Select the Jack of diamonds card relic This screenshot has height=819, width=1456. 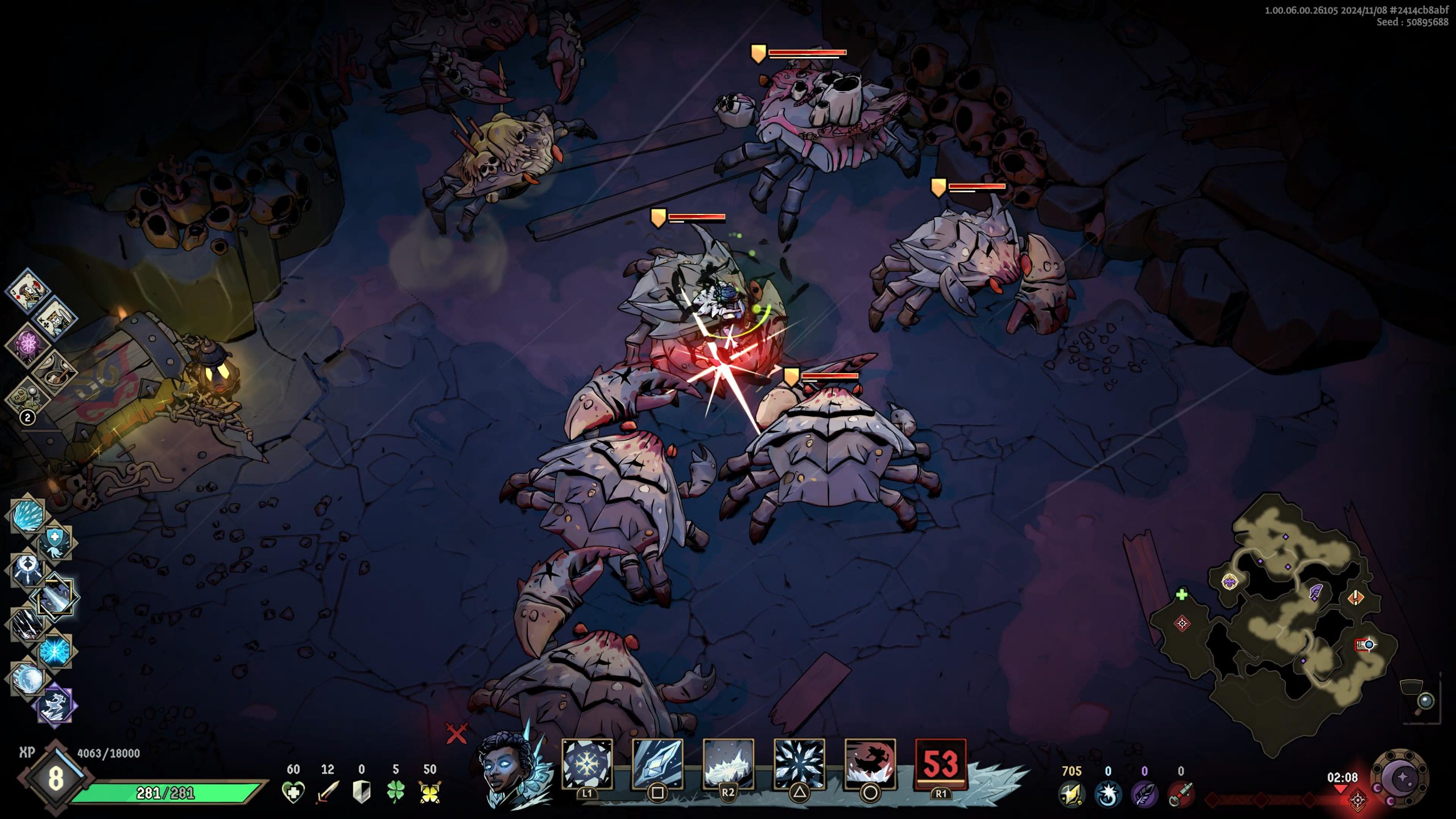pos(26,291)
